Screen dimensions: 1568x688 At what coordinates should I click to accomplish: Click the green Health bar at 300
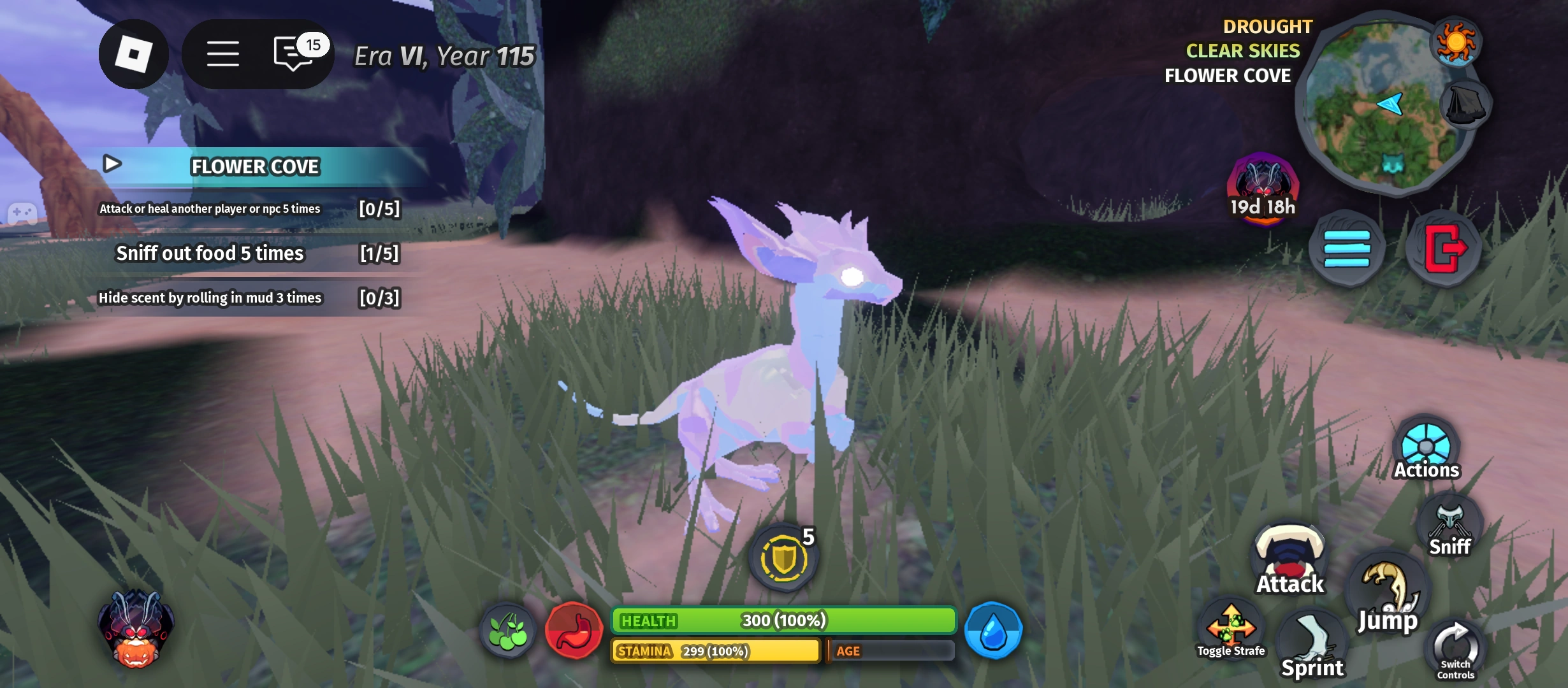[x=783, y=619]
